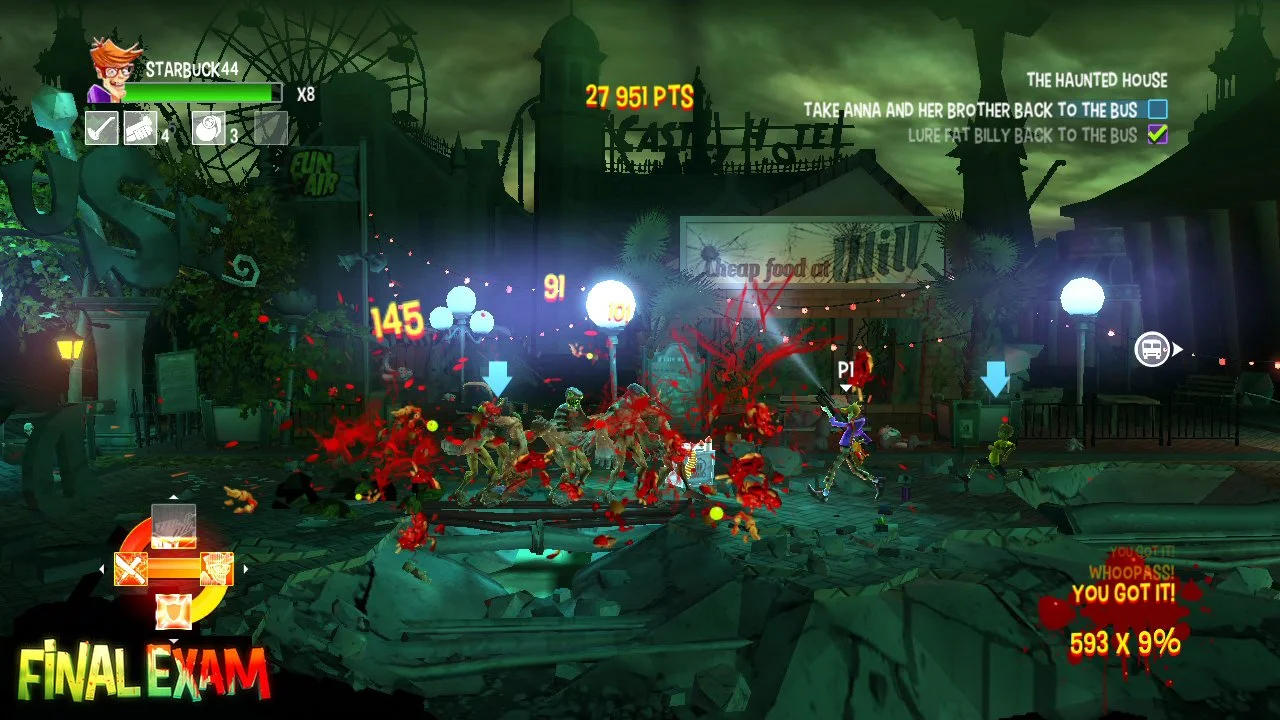
Task: Open the Haunted House objective header
Action: click(x=1096, y=81)
